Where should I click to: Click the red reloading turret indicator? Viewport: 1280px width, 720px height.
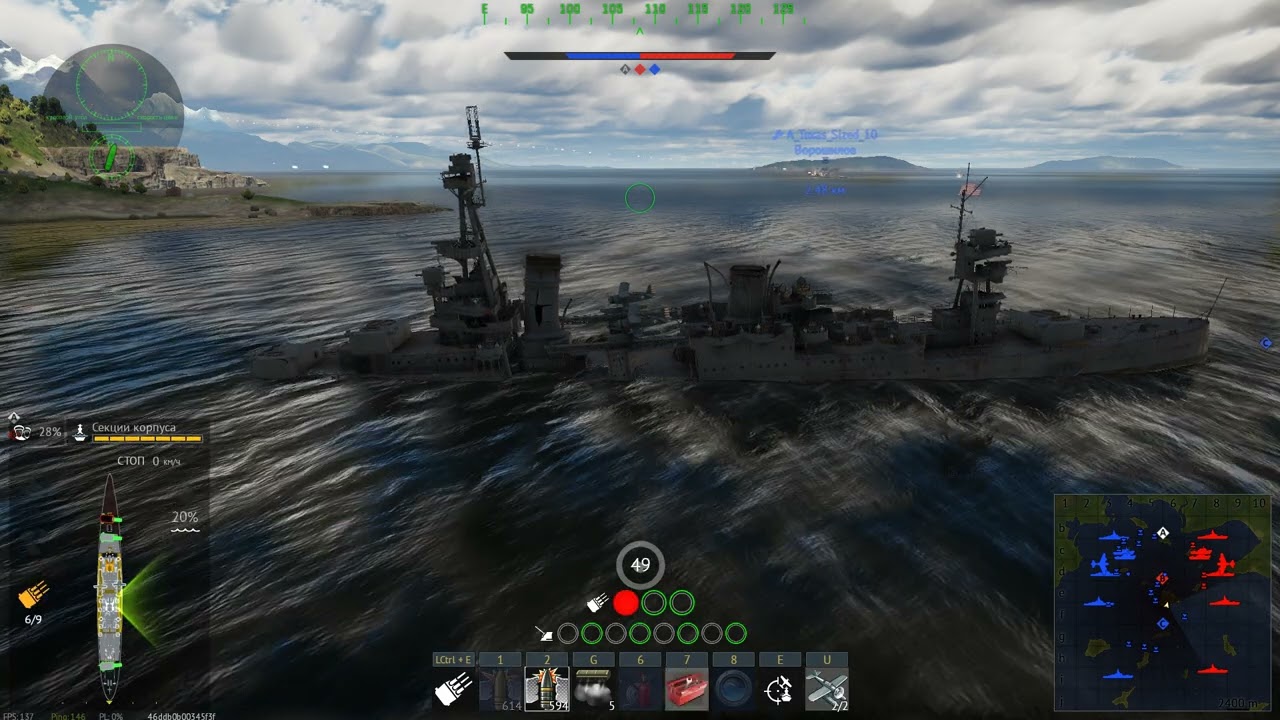point(626,603)
